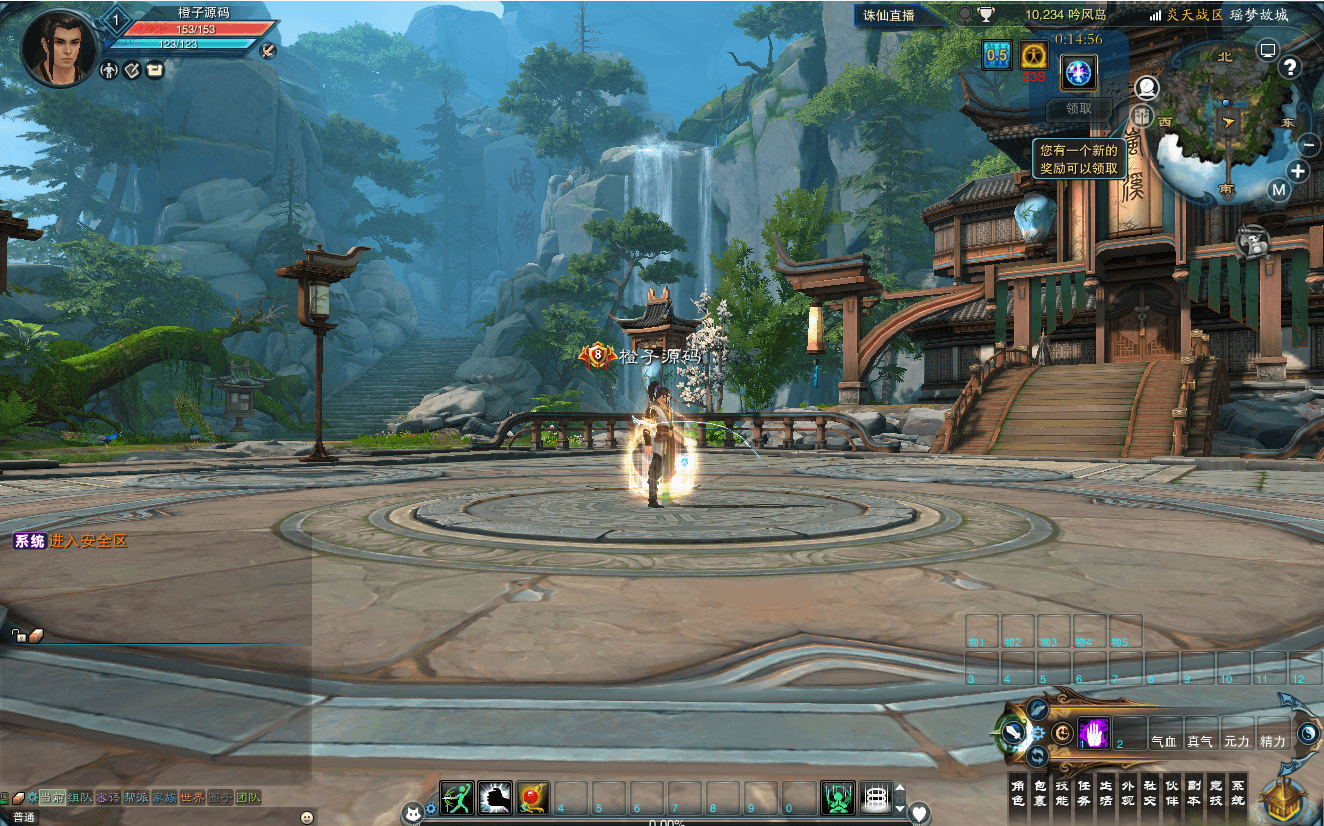The height and width of the screenshot is (826, 1324).
Task: Open the 系统 system menu
Action: [1237, 791]
